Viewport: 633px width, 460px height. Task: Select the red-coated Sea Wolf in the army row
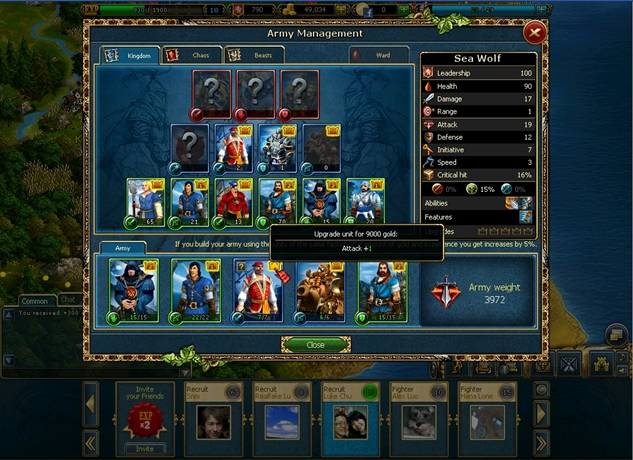coord(255,290)
